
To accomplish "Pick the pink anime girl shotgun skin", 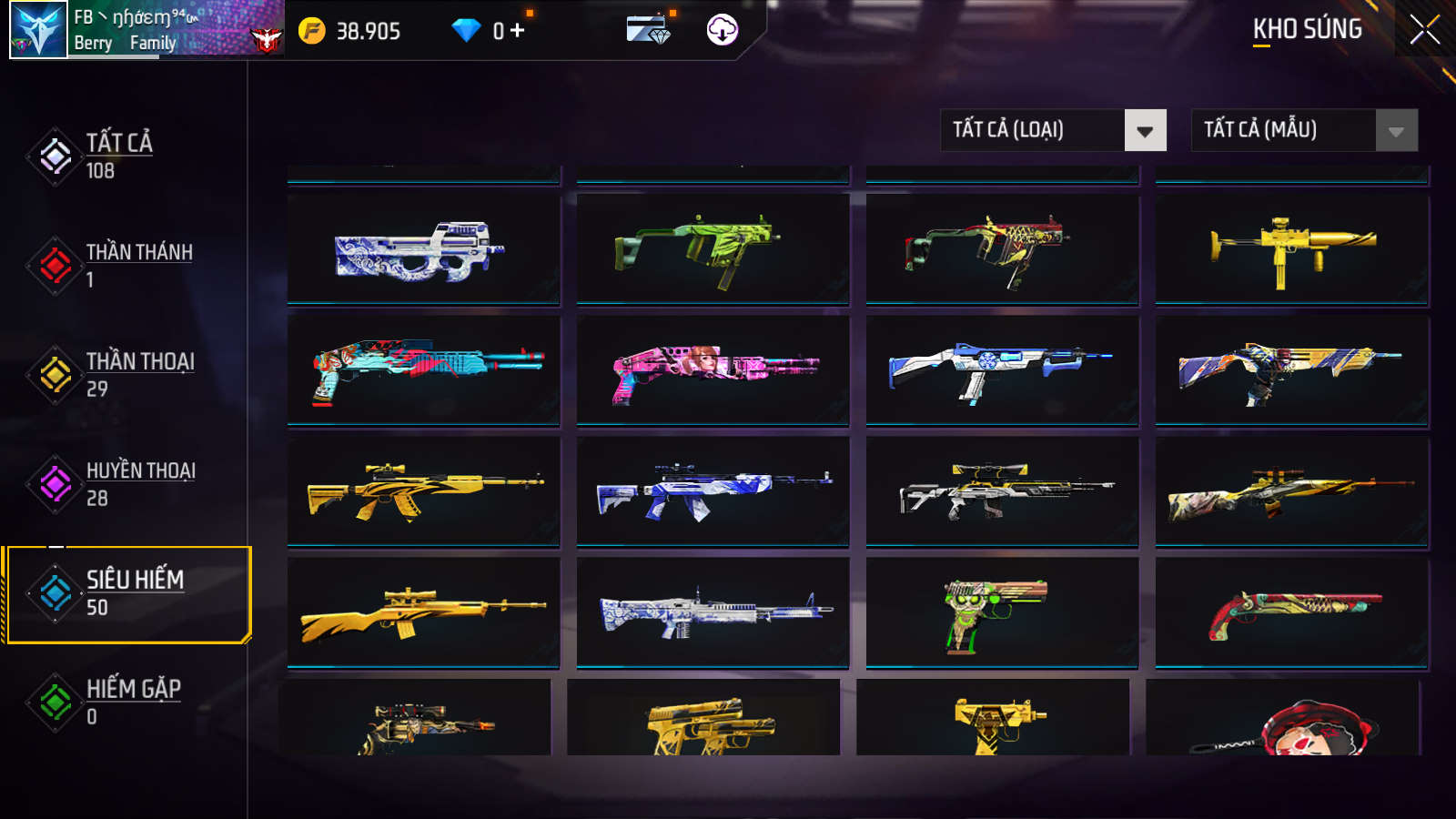I will point(713,370).
